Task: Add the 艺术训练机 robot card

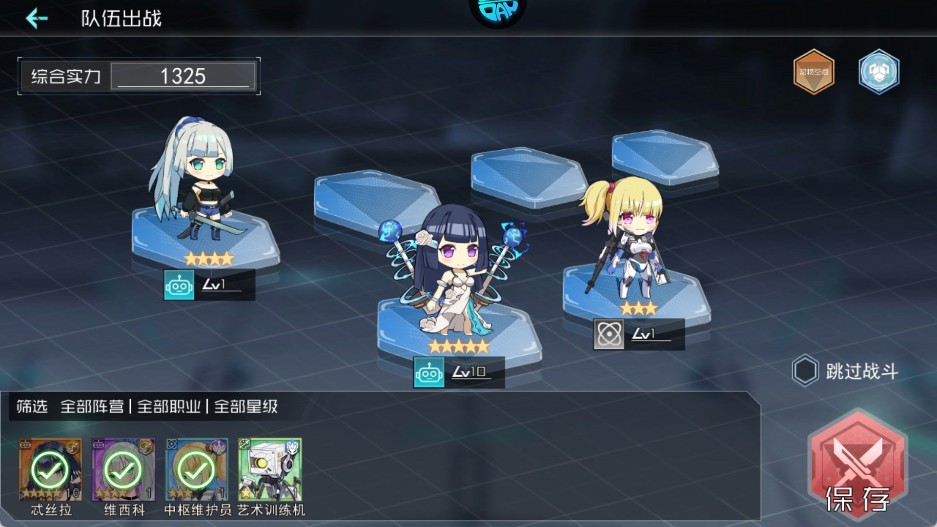Action: coord(270,468)
